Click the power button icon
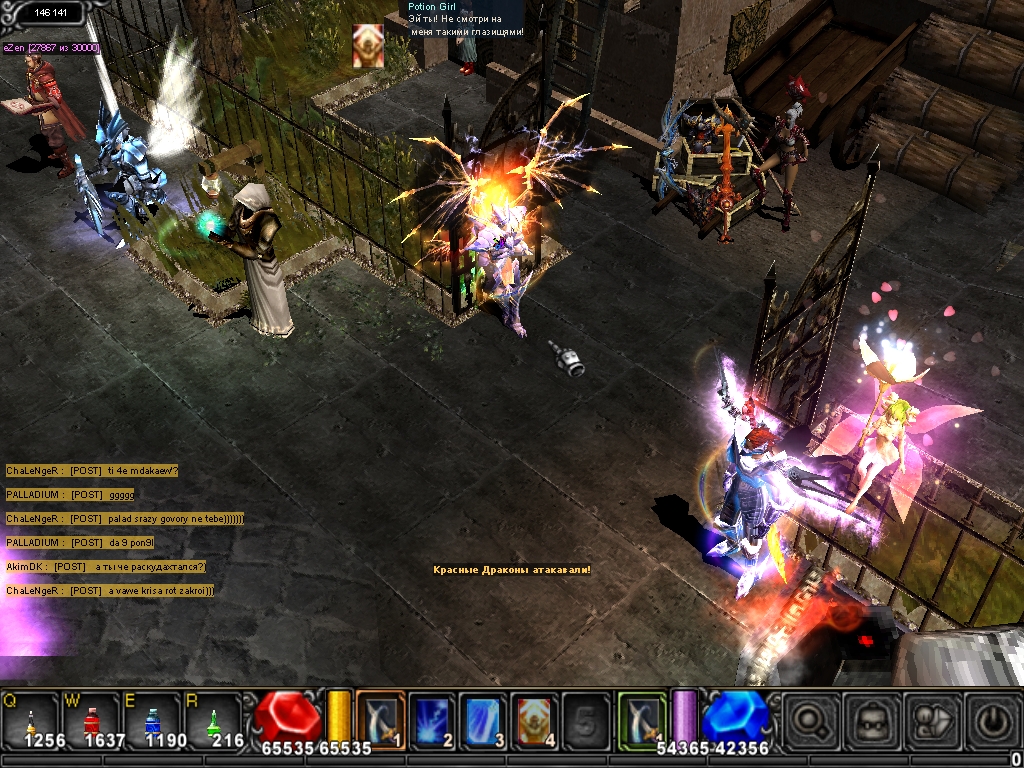 991,720
